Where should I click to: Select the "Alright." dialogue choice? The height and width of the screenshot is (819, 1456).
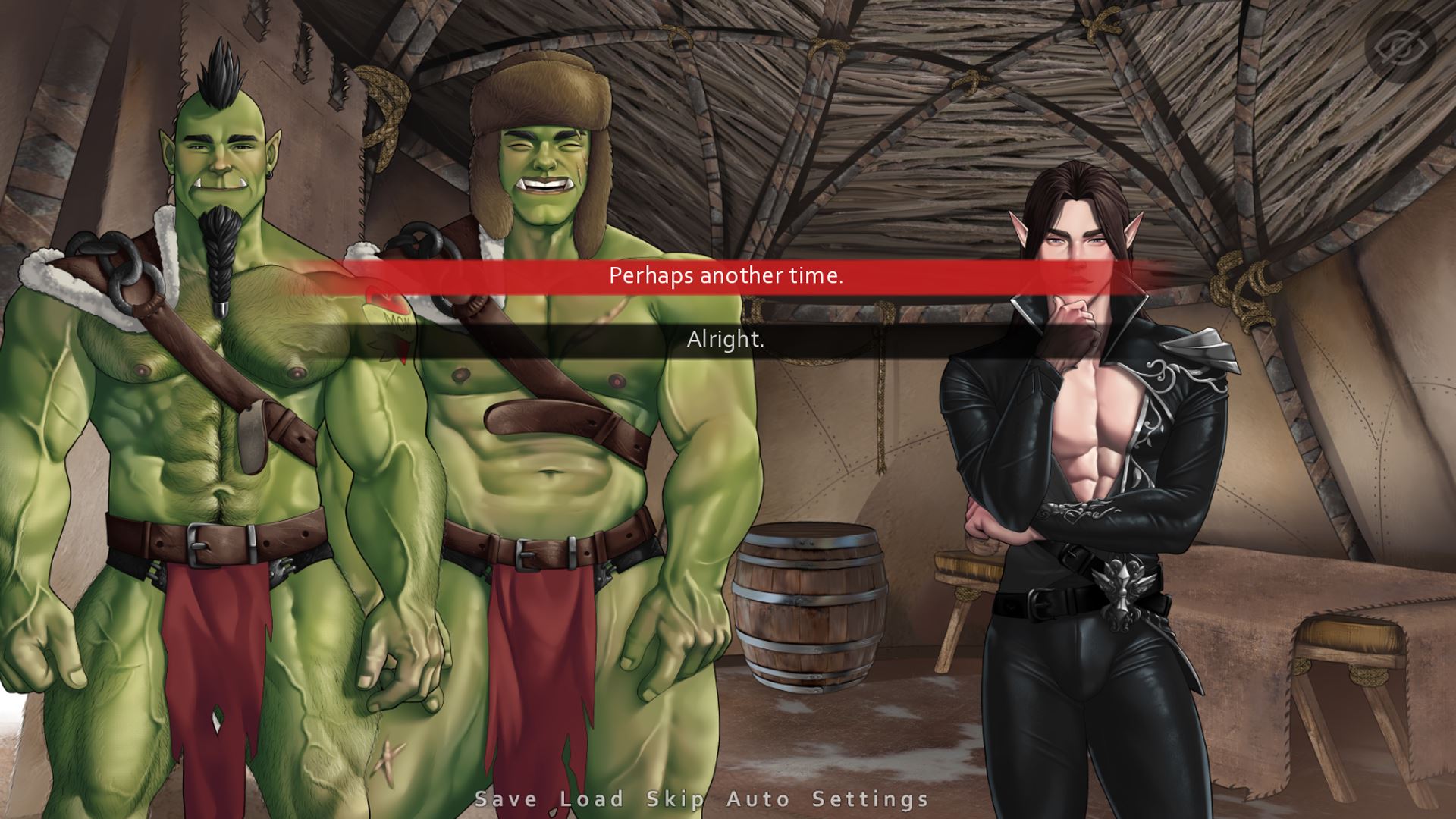click(x=726, y=340)
